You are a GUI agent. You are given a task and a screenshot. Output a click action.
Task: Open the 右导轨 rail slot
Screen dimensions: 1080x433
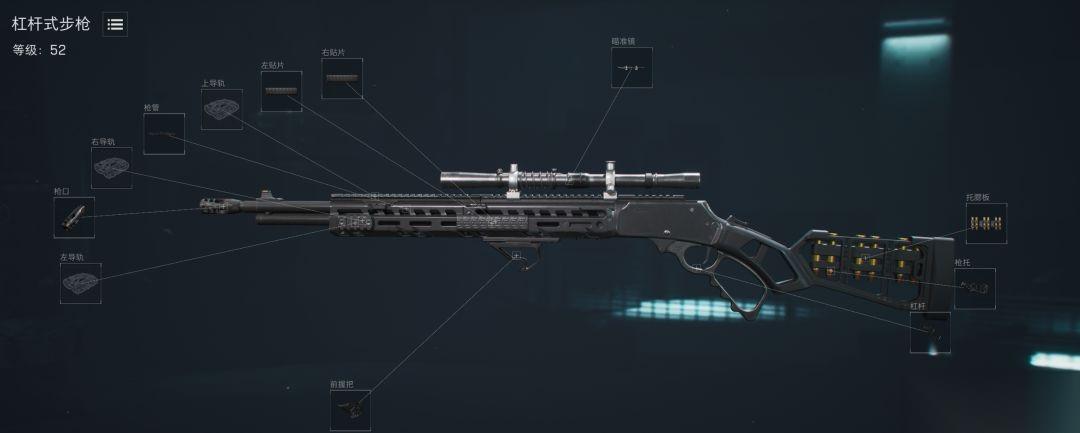112,168
